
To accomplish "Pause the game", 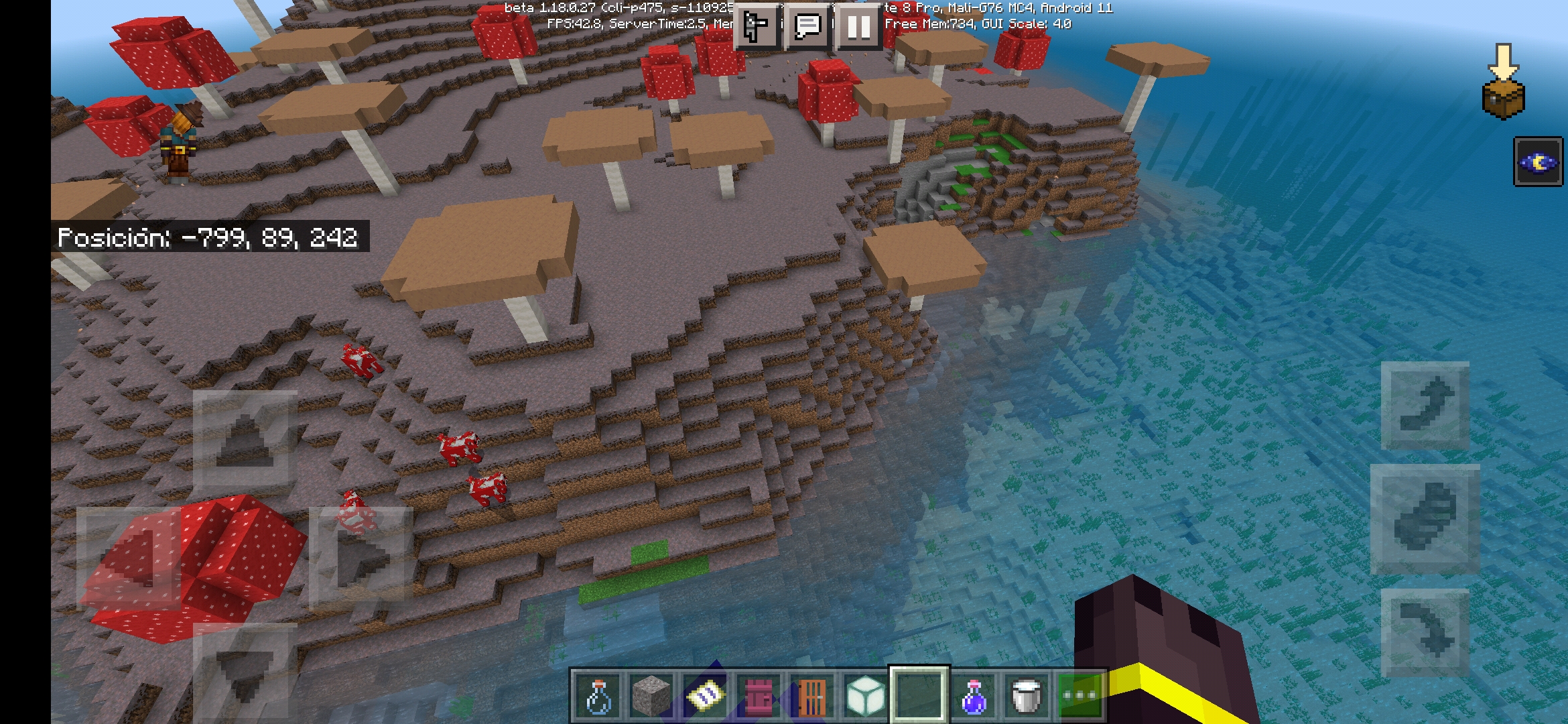I will (858, 27).
